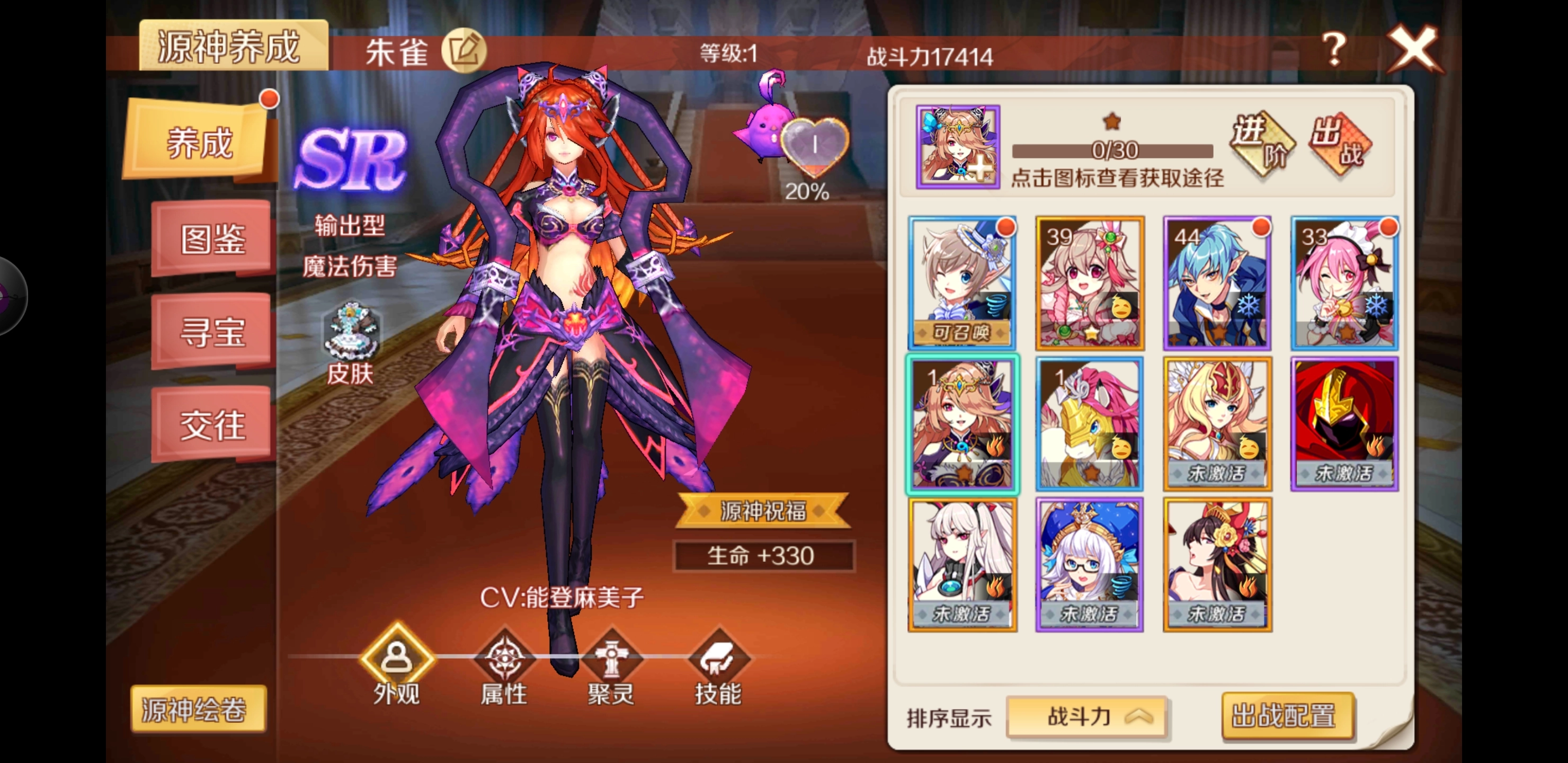Click the 源神祝福 blessing banner

[763, 511]
